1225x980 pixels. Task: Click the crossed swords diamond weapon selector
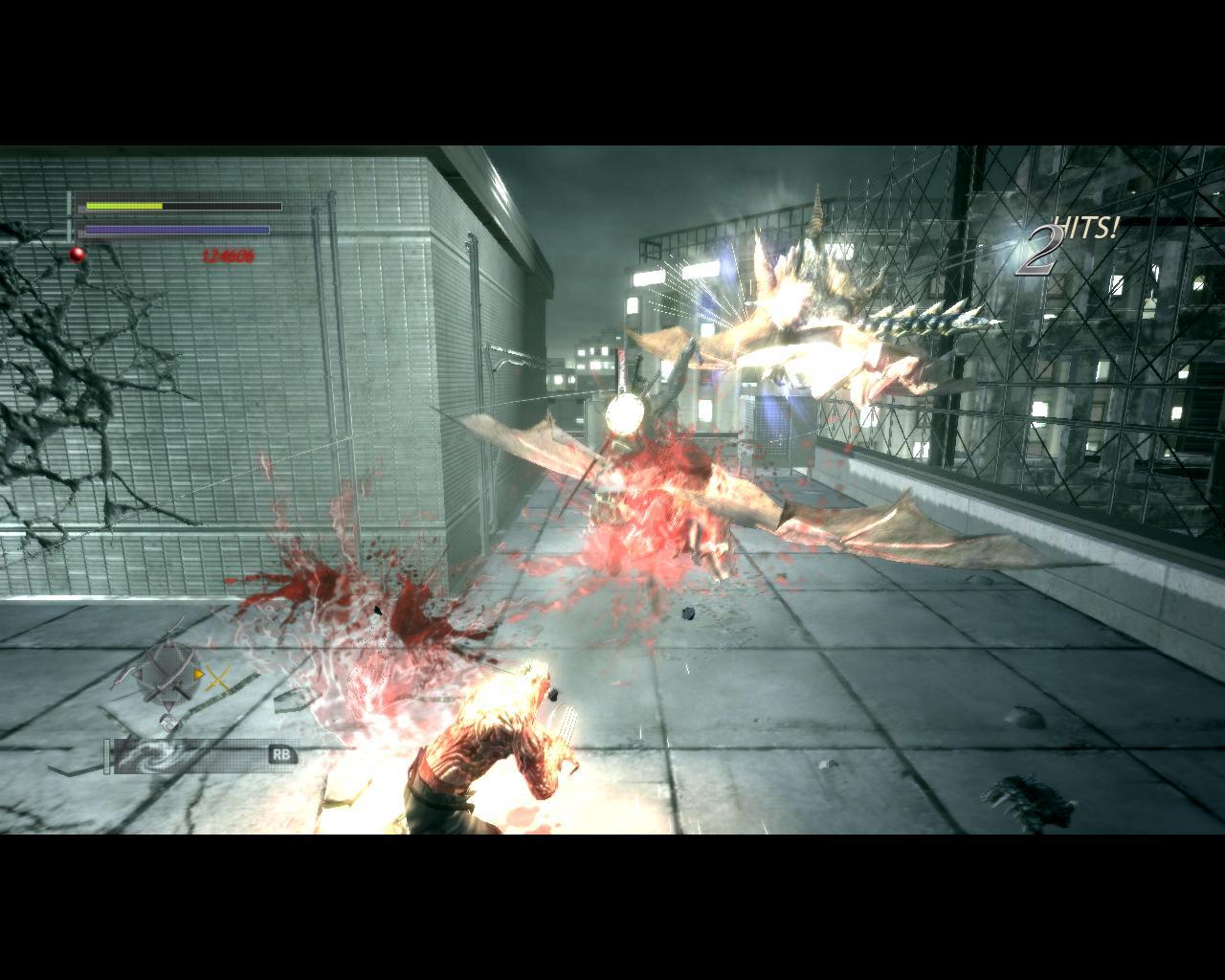pyautogui.click(x=167, y=675)
